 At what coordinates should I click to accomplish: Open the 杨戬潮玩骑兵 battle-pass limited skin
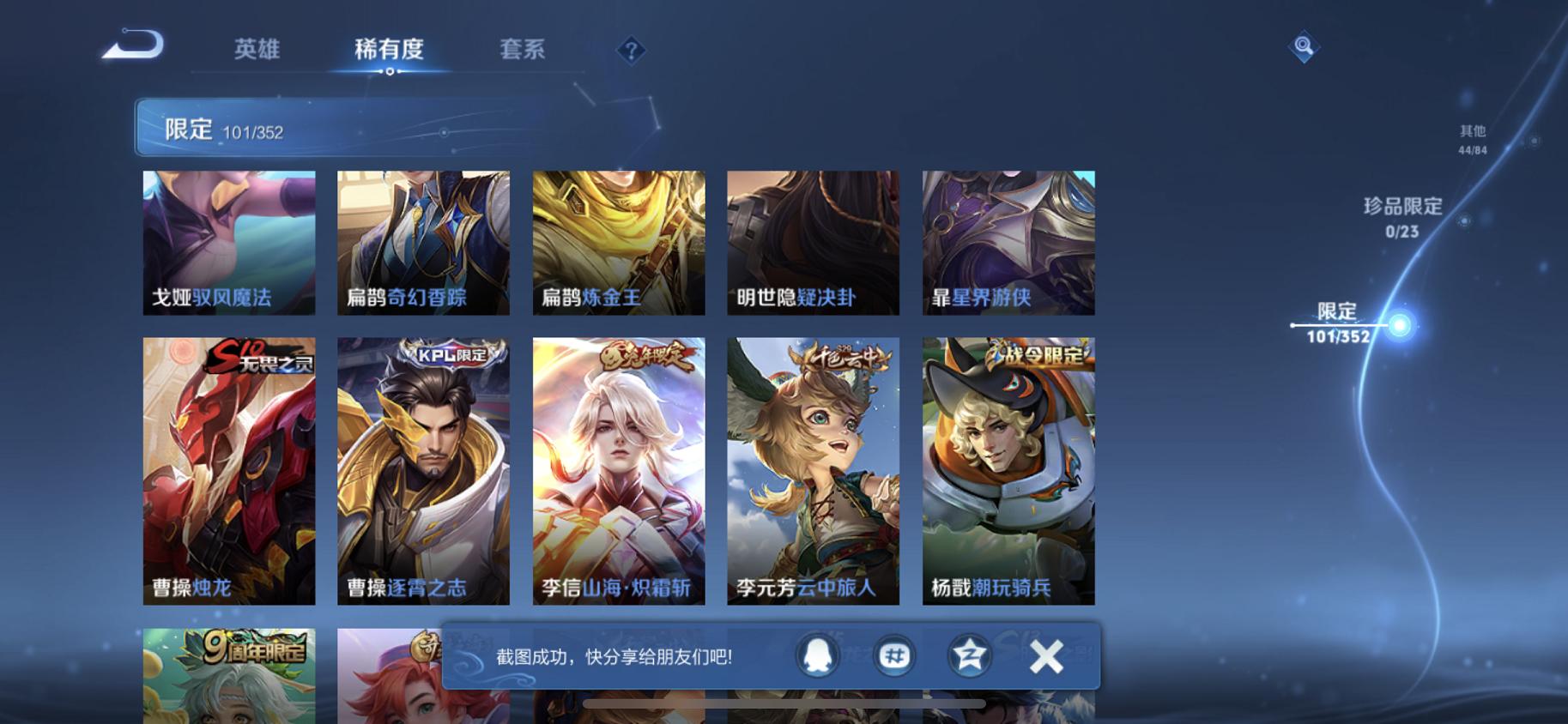pyautogui.click(x=1008, y=472)
